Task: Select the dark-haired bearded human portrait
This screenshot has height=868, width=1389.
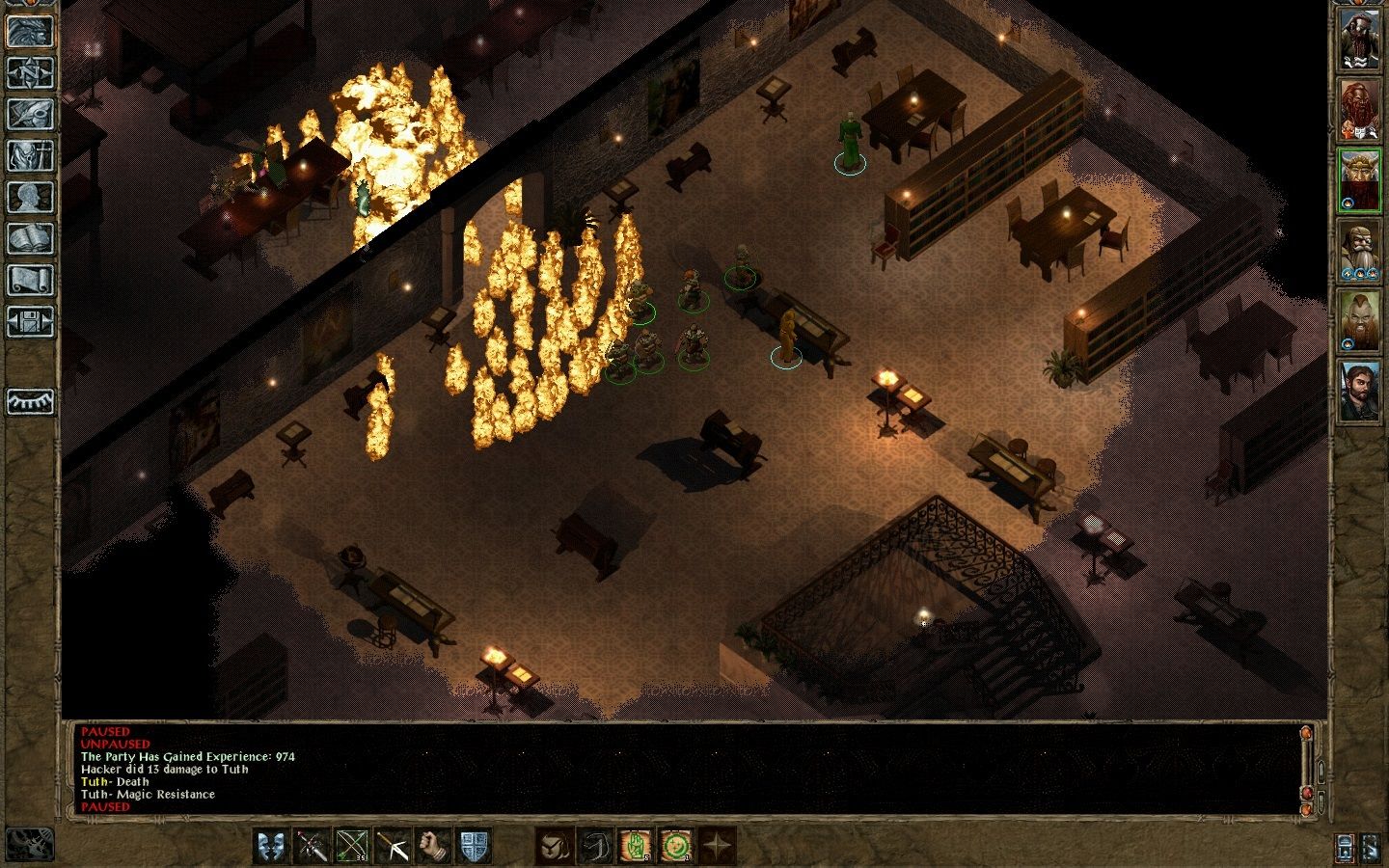Action: point(1359,391)
